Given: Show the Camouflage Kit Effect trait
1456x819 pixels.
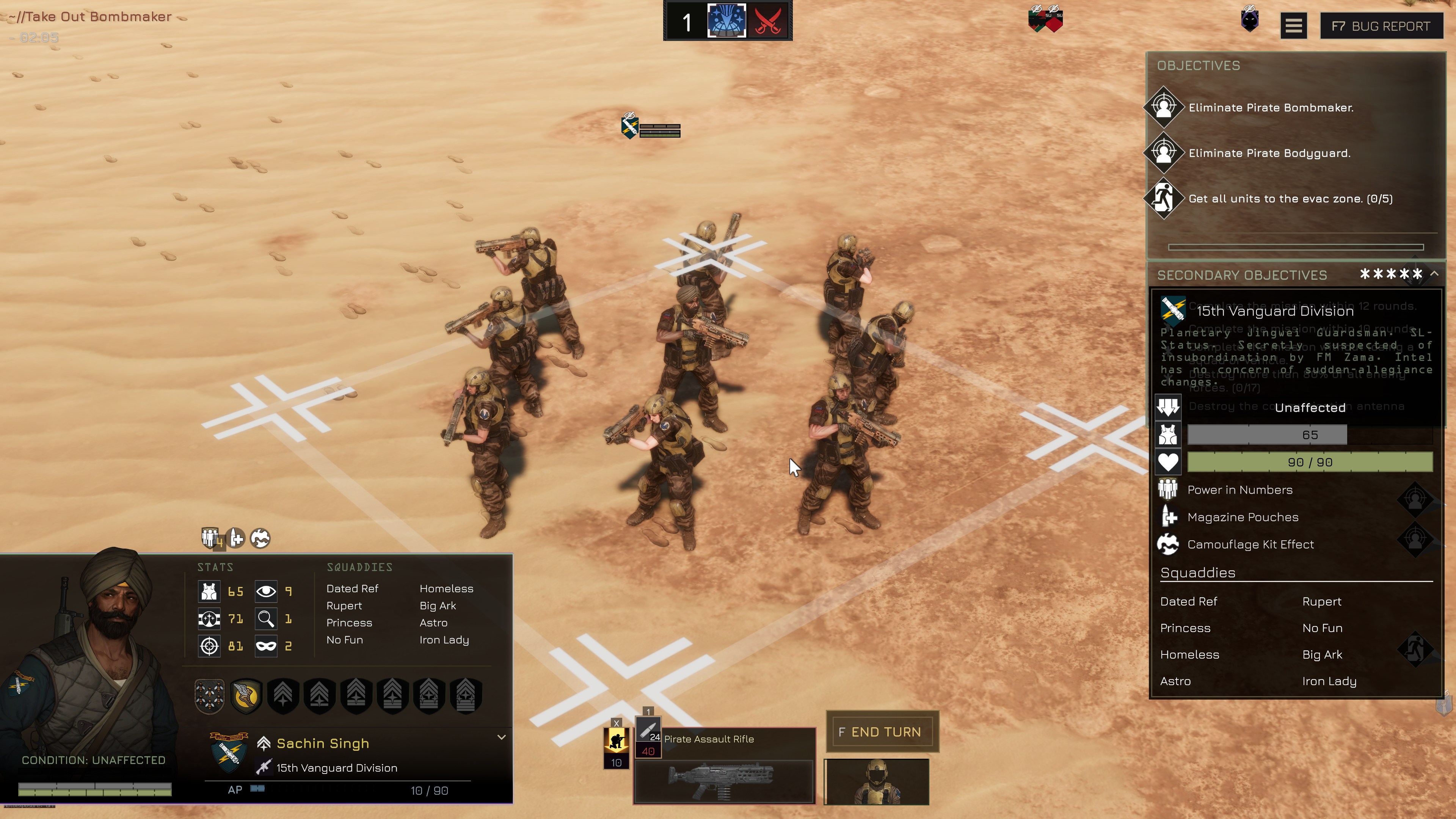Looking at the screenshot, I should pyautogui.click(x=1250, y=544).
